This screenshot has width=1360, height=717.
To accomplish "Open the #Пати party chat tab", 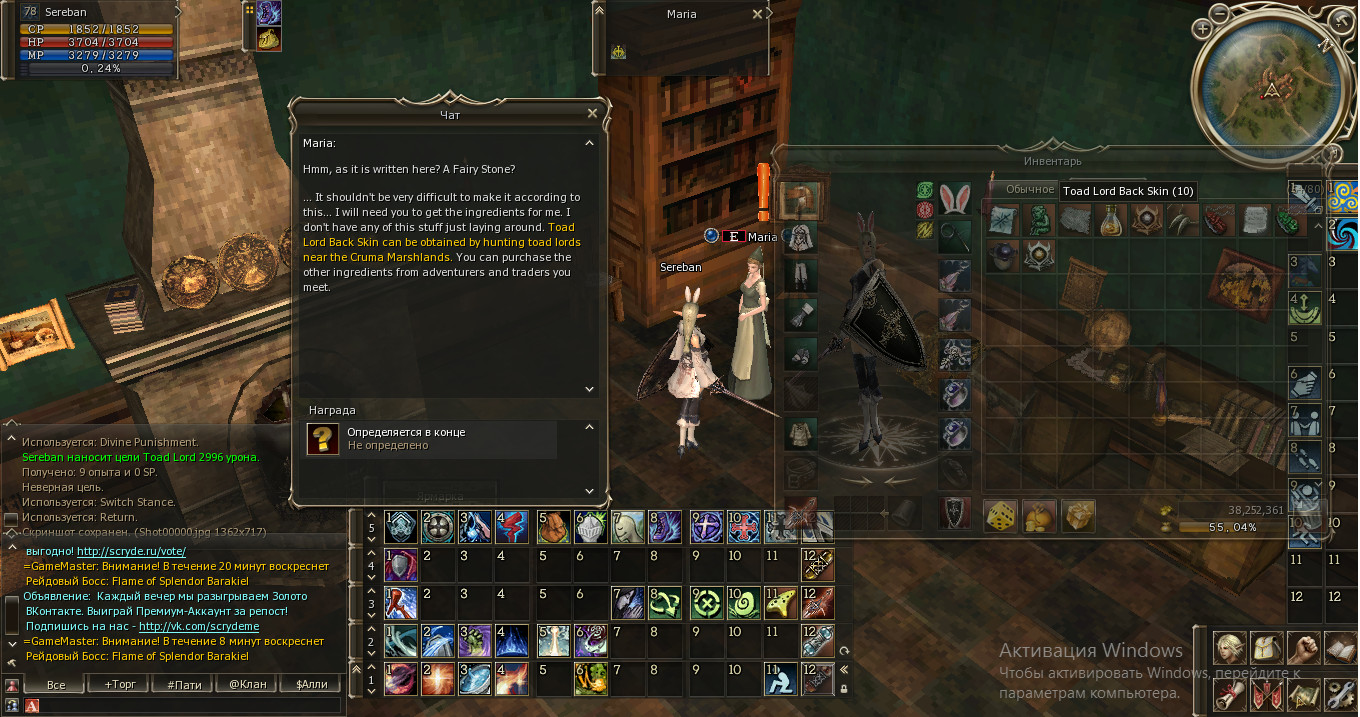I will pyautogui.click(x=185, y=685).
